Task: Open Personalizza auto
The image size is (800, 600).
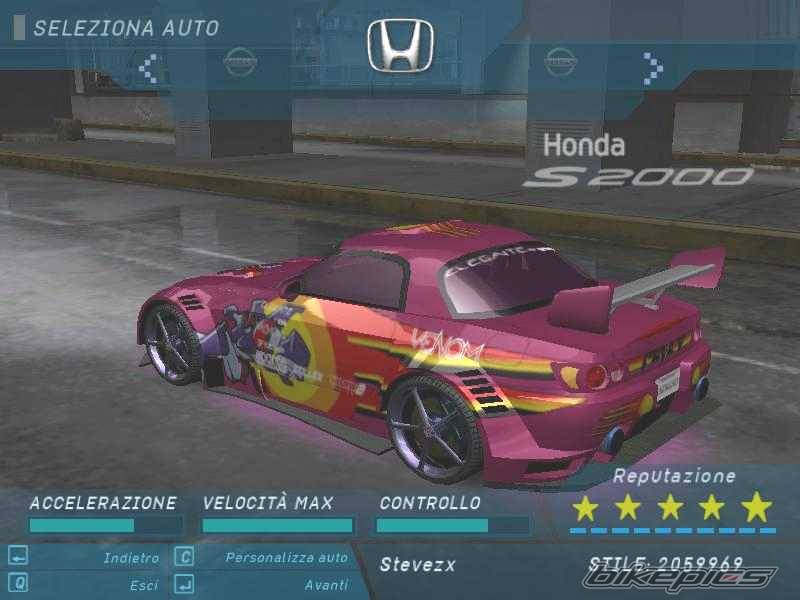Action: pos(286,558)
